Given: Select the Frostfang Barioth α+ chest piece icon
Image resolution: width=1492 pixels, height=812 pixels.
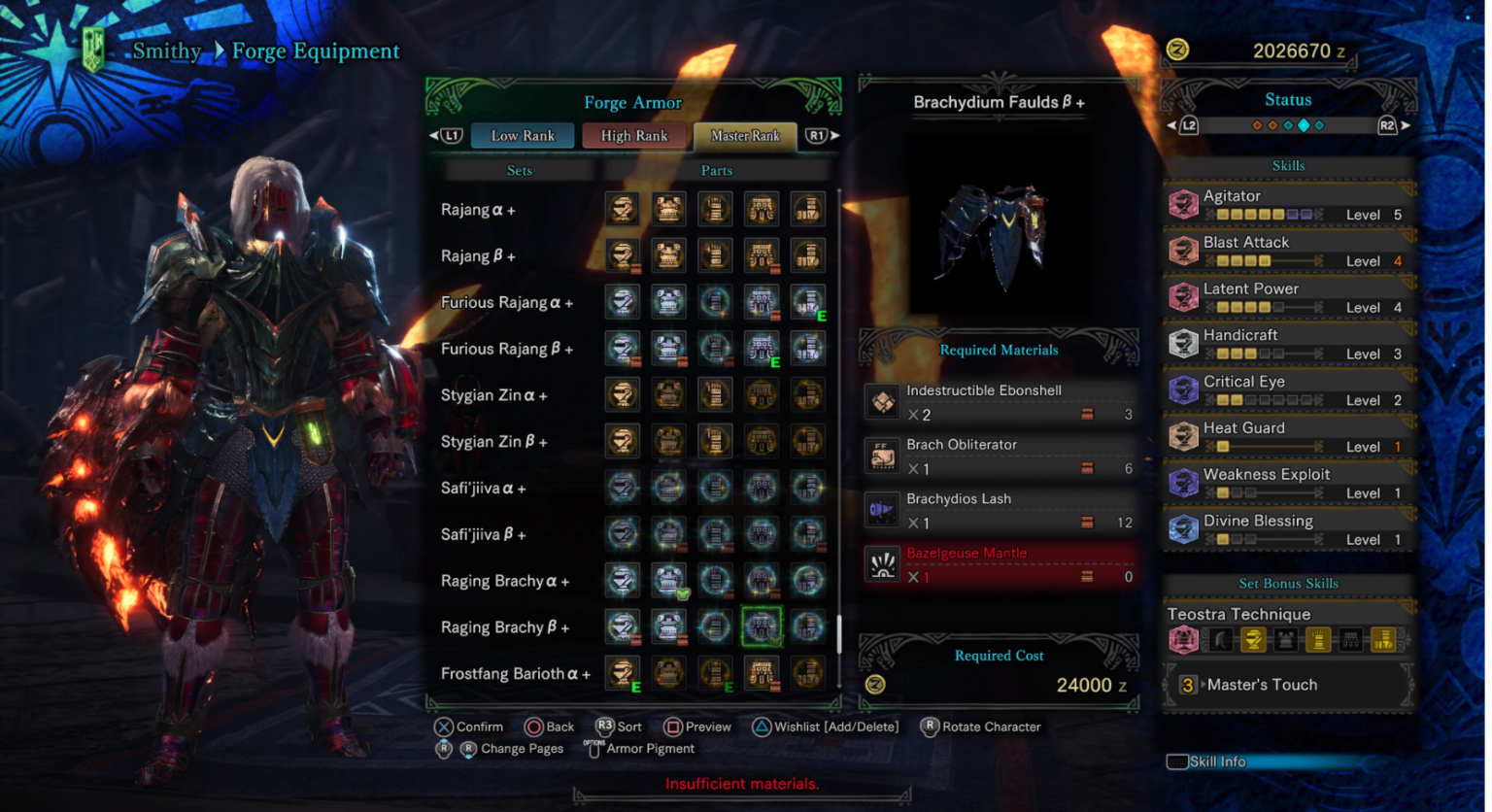Looking at the screenshot, I should pos(669,673).
